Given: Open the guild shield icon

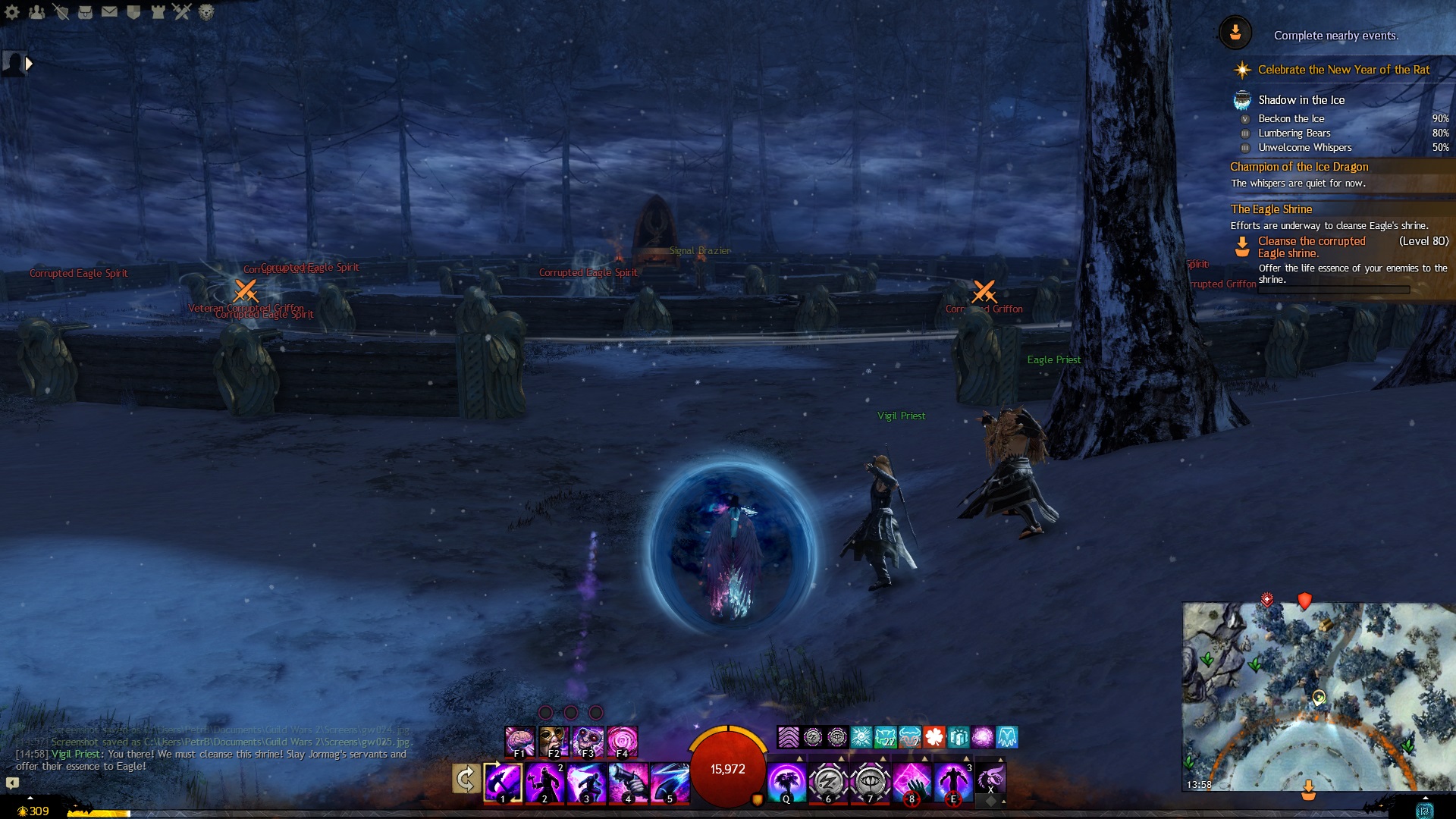Looking at the screenshot, I should pyautogui.click(x=133, y=12).
